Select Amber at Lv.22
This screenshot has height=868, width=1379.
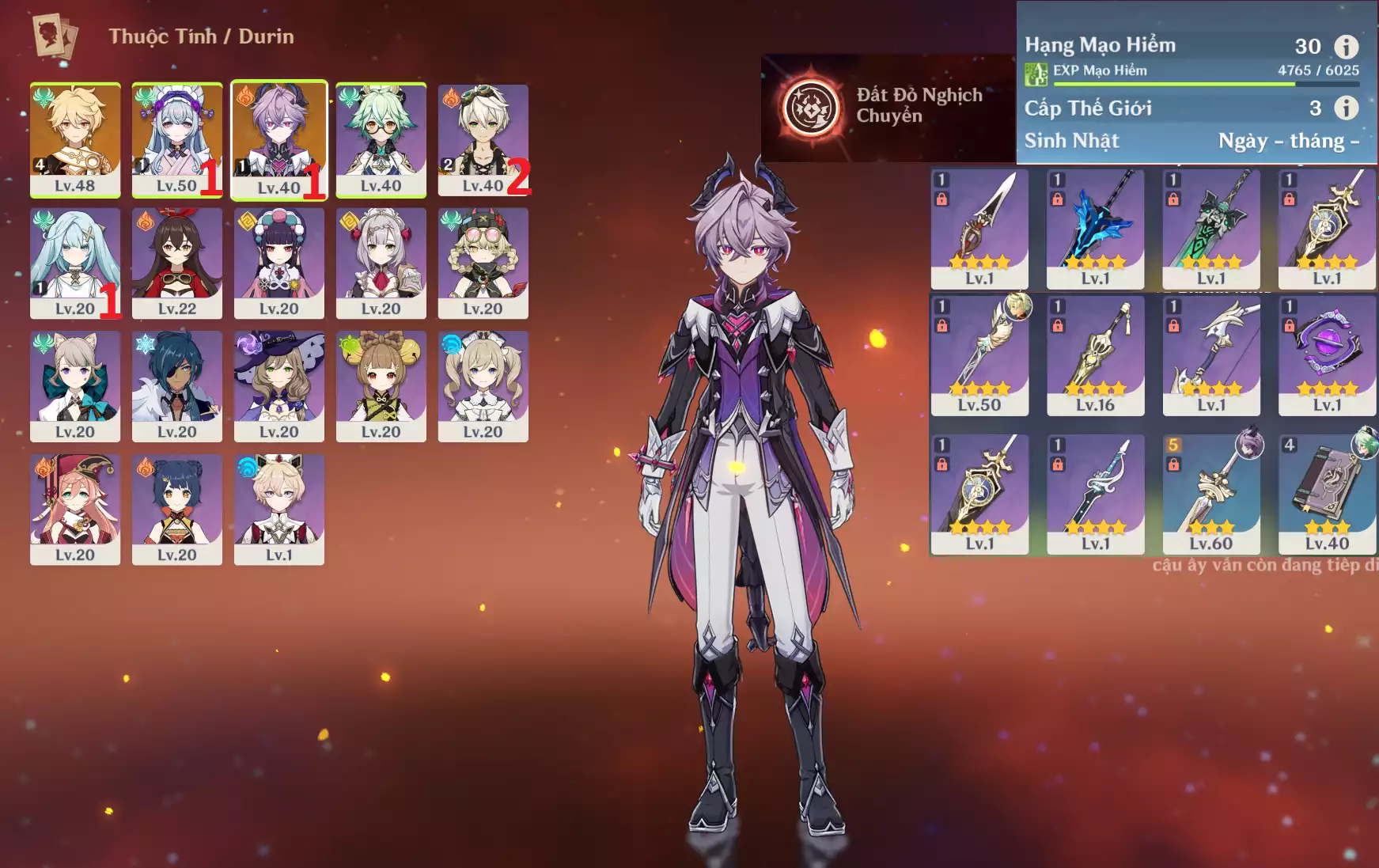(176, 262)
